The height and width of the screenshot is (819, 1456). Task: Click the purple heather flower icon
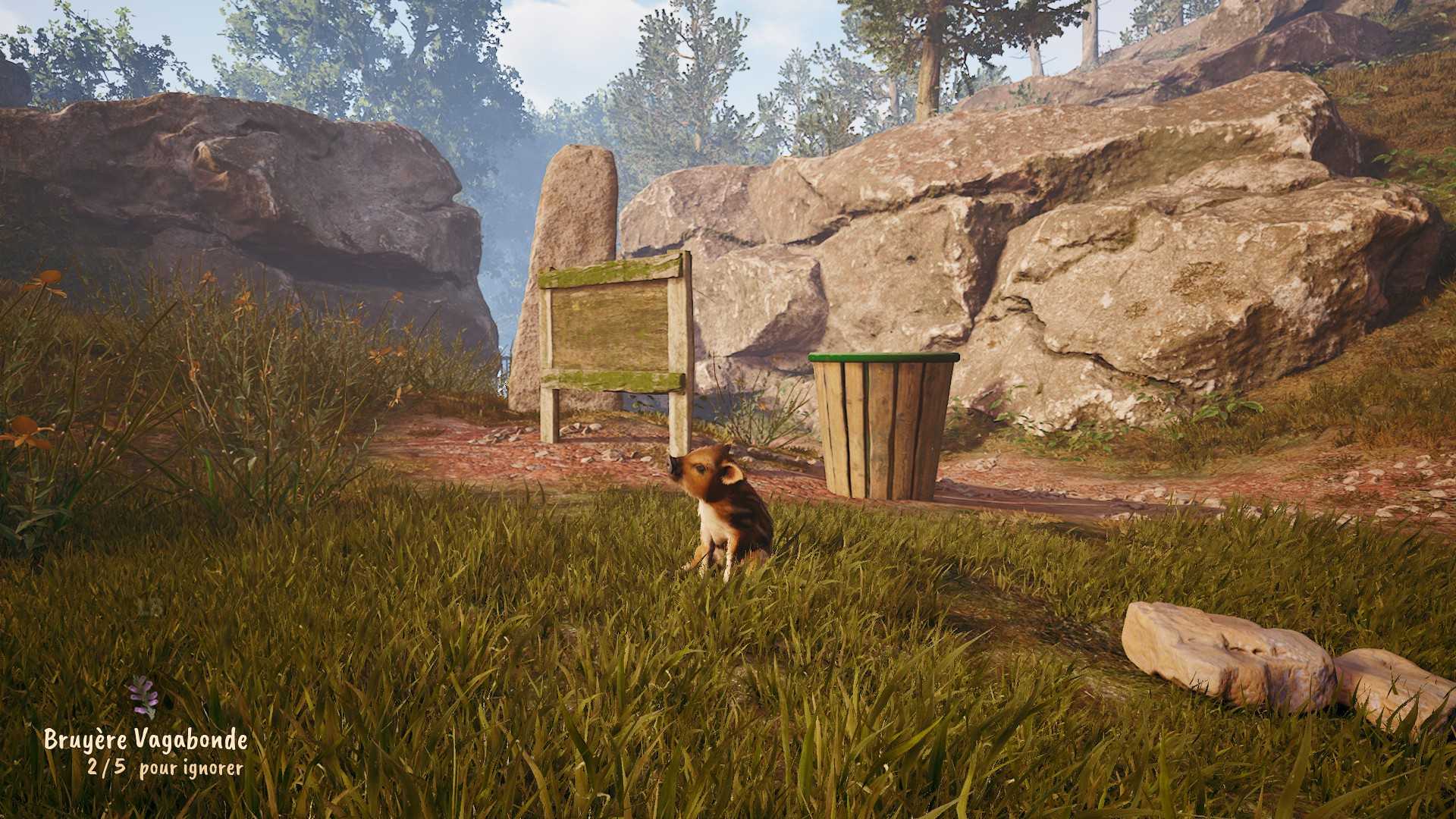tap(142, 696)
